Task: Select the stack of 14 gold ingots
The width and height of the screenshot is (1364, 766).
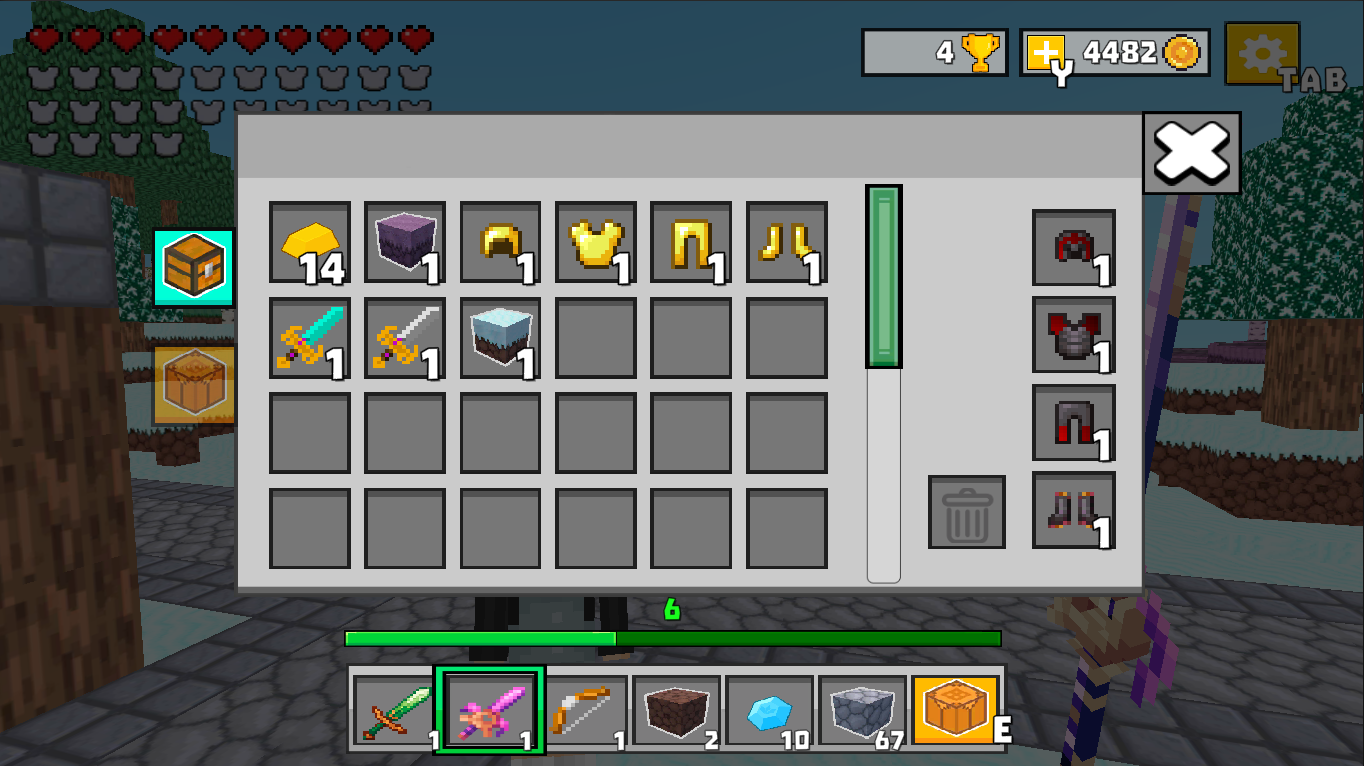Action: pyautogui.click(x=309, y=243)
